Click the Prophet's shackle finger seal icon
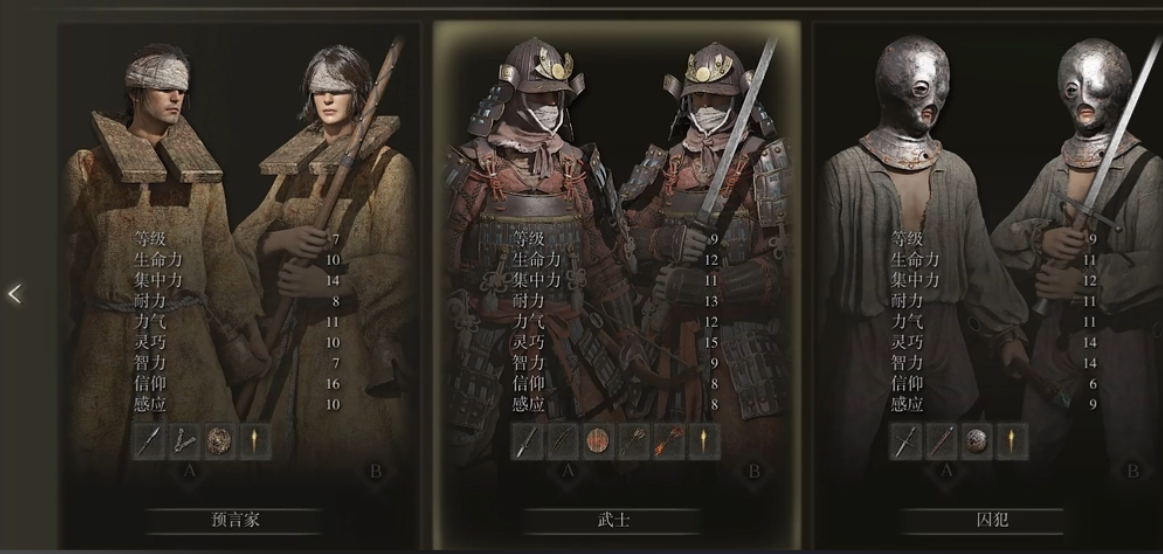Screen dimensions: 1163x554 (184, 441)
